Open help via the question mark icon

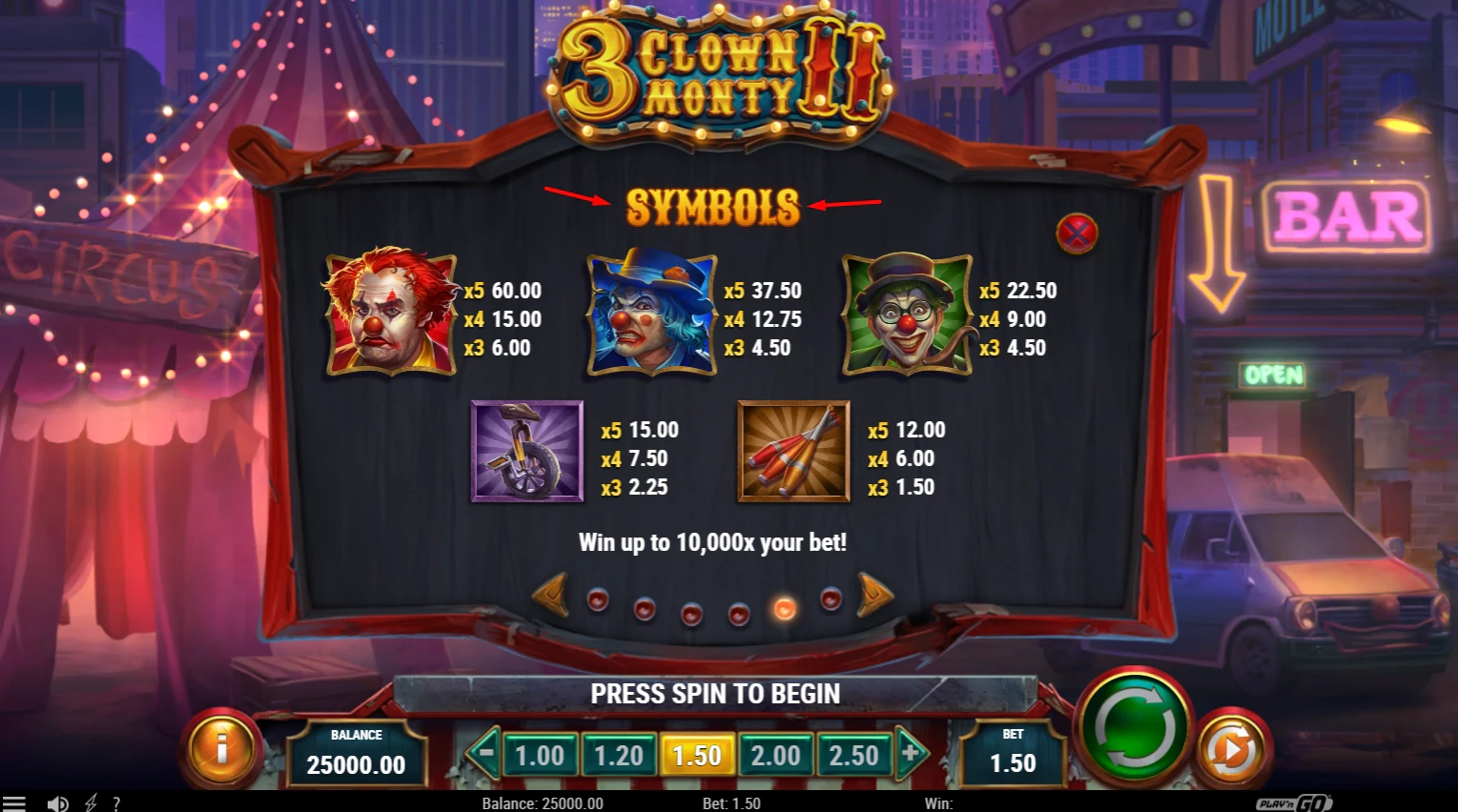(x=117, y=802)
